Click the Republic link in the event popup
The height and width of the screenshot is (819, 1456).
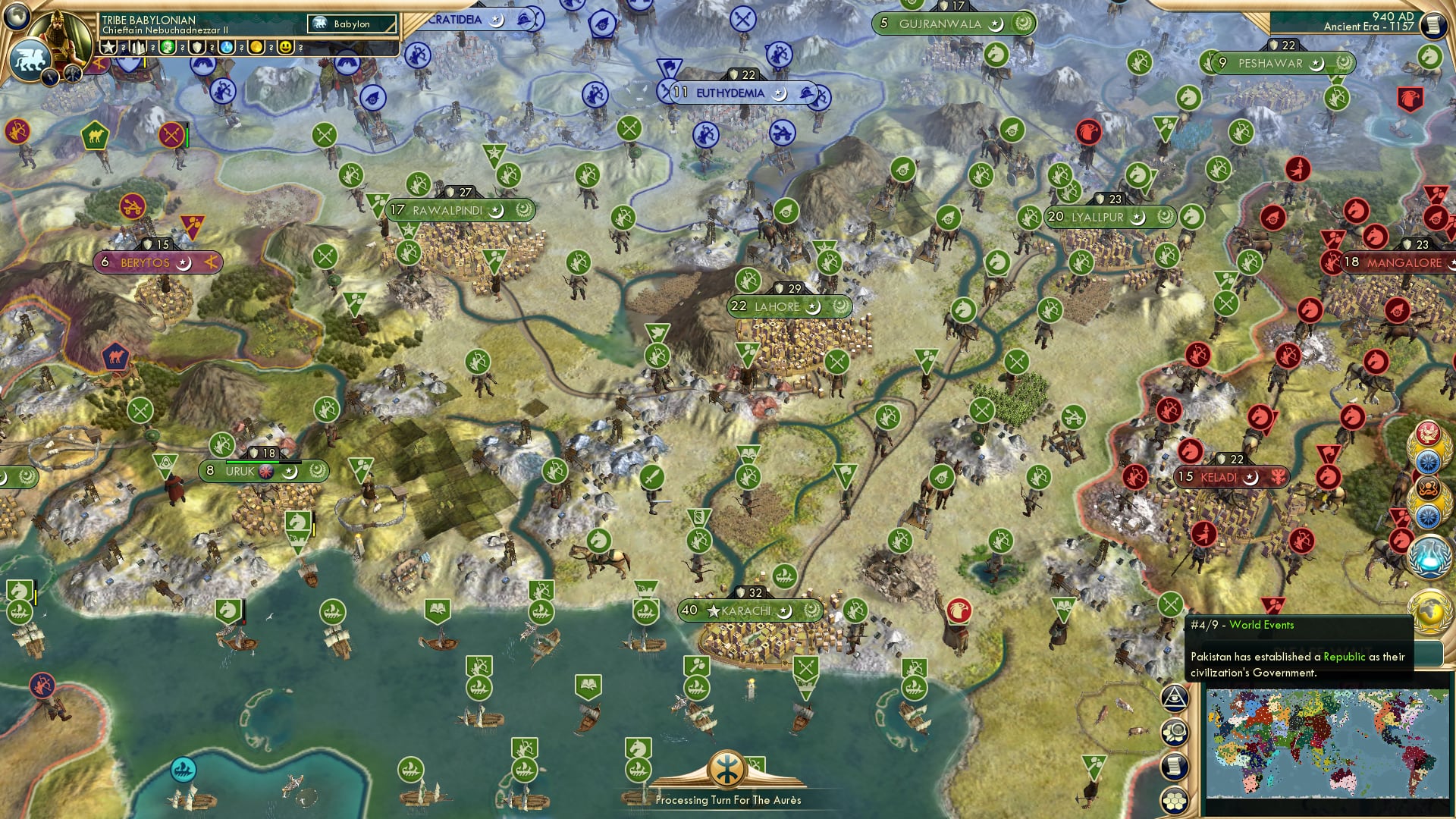[1343, 657]
